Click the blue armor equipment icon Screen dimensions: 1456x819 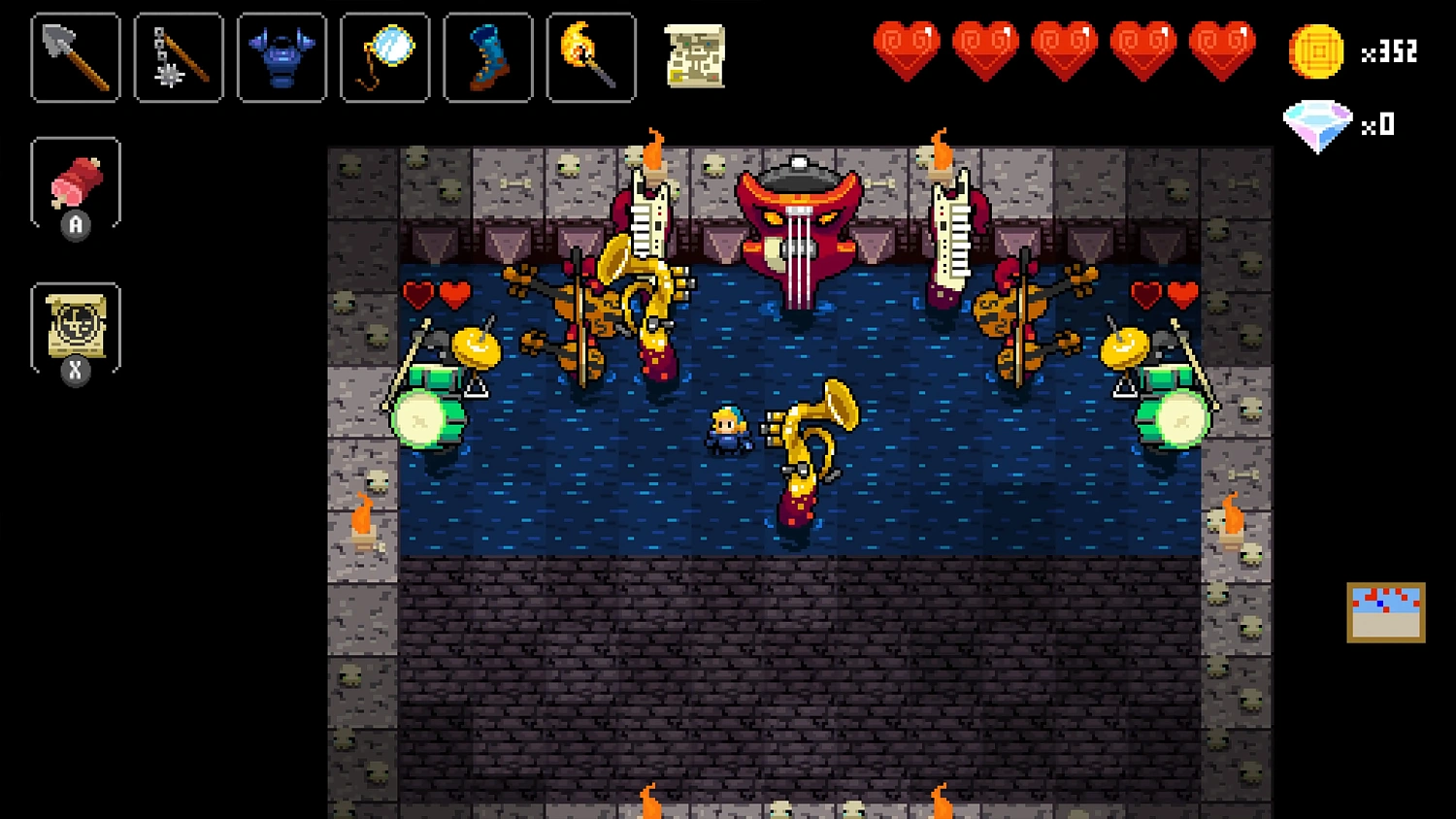click(x=281, y=56)
